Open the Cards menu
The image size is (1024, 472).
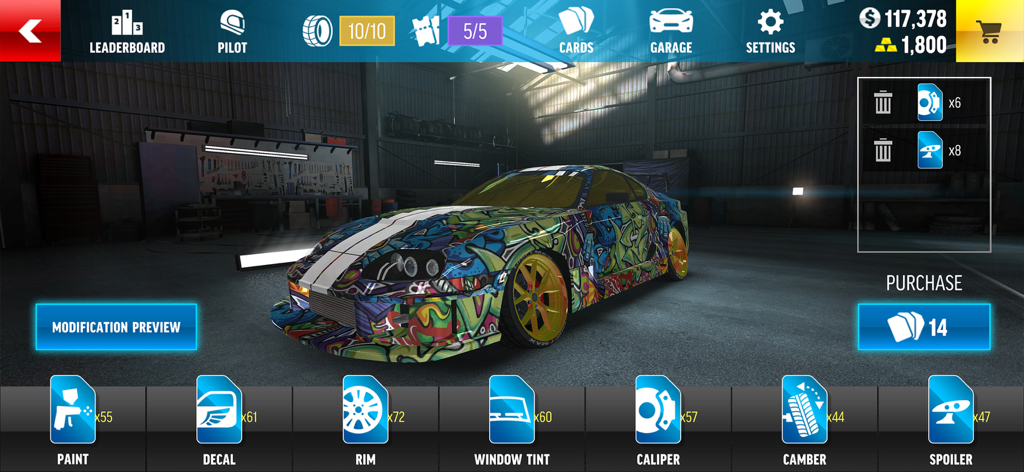pos(576,31)
